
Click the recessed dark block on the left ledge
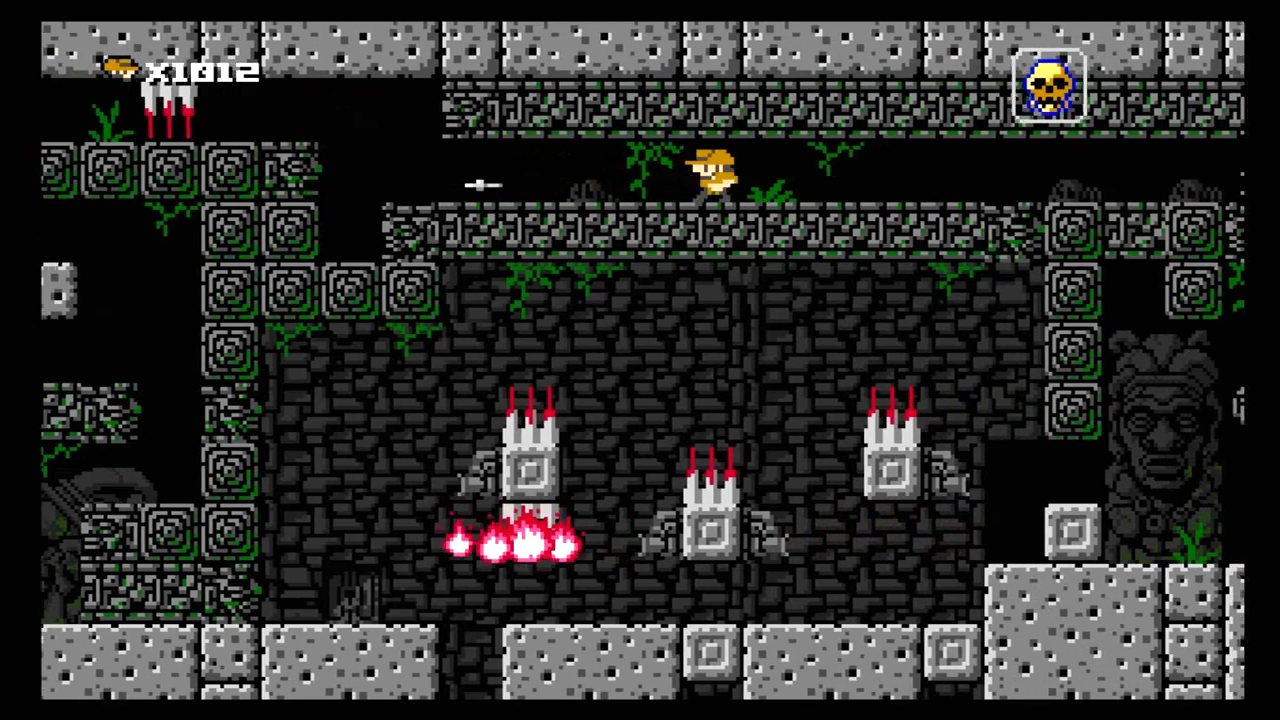(x=56, y=290)
